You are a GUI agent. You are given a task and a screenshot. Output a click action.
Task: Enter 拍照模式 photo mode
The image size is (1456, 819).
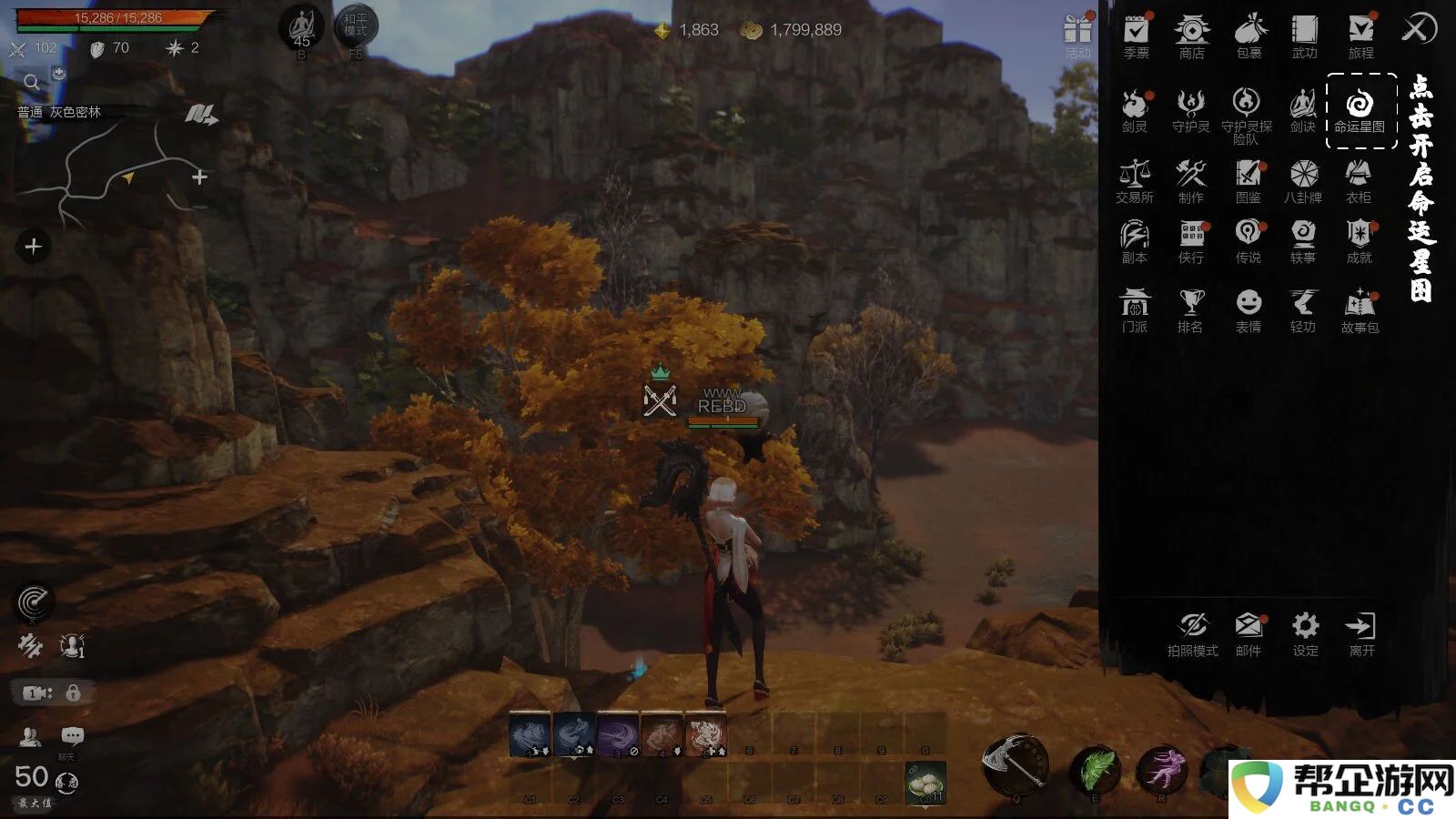pos(1192,632)
